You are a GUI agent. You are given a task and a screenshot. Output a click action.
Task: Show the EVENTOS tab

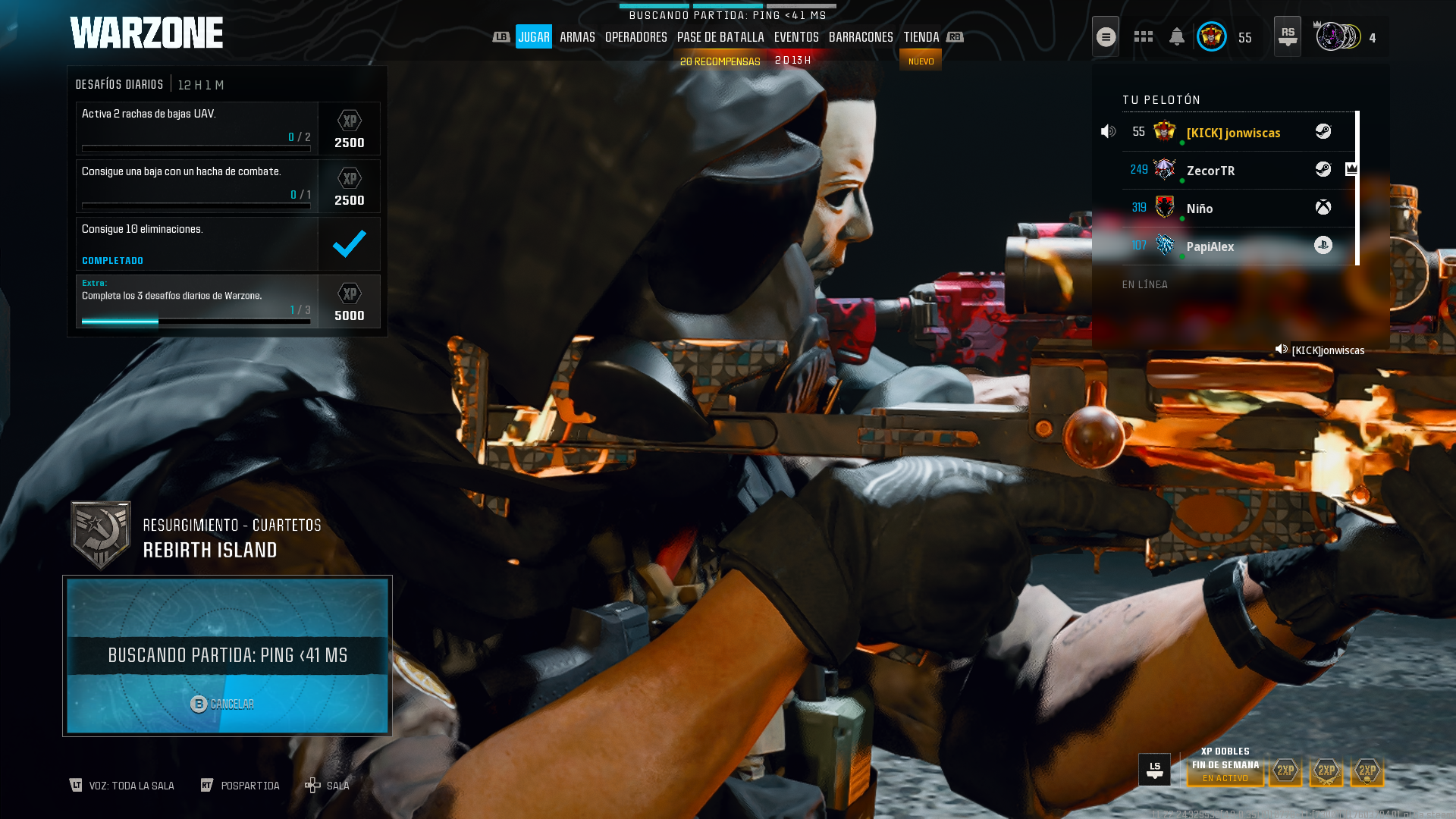tap(796, 37)
